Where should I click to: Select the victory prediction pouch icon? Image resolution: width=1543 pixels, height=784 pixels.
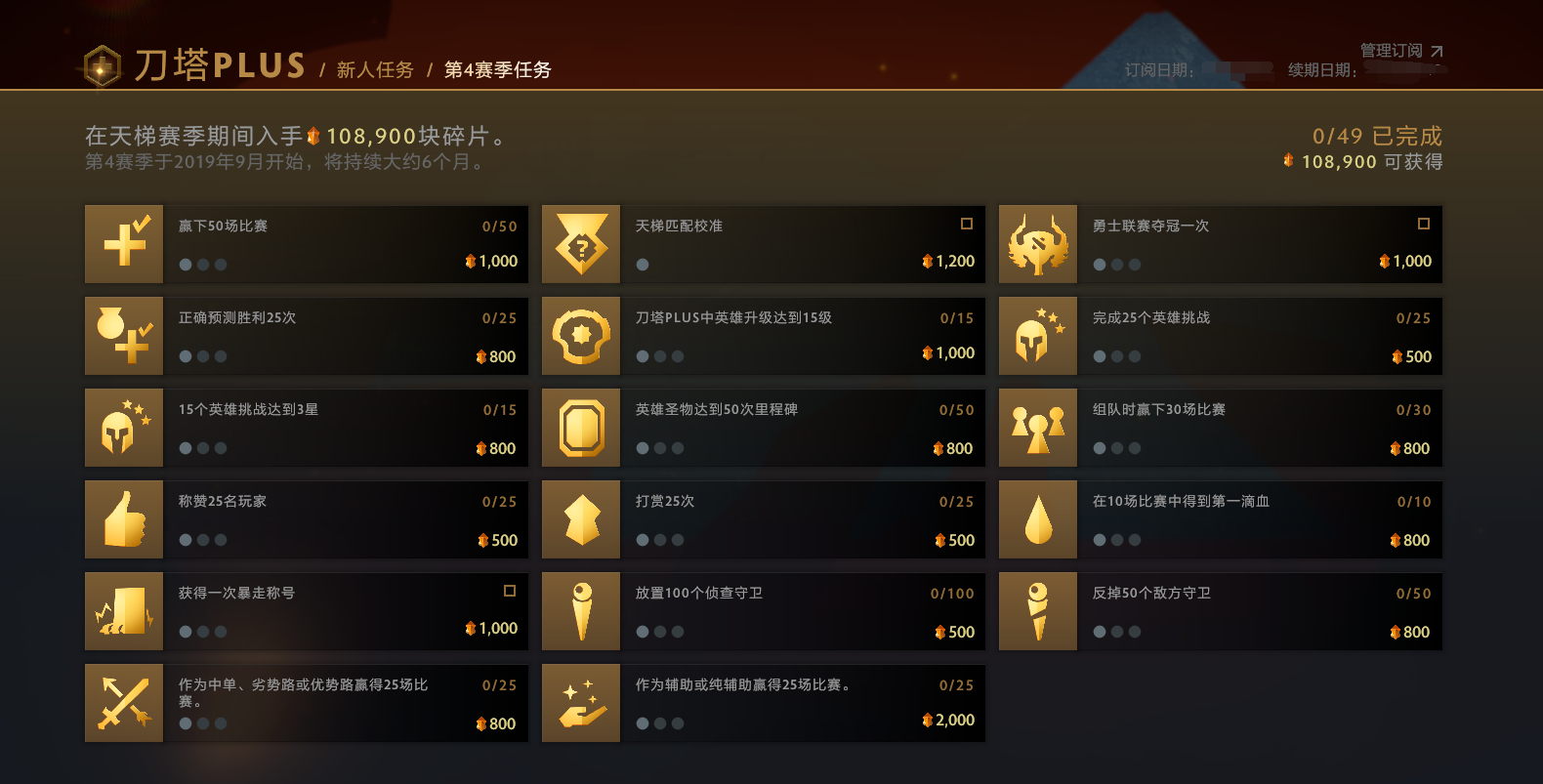(x=124, y=336)
